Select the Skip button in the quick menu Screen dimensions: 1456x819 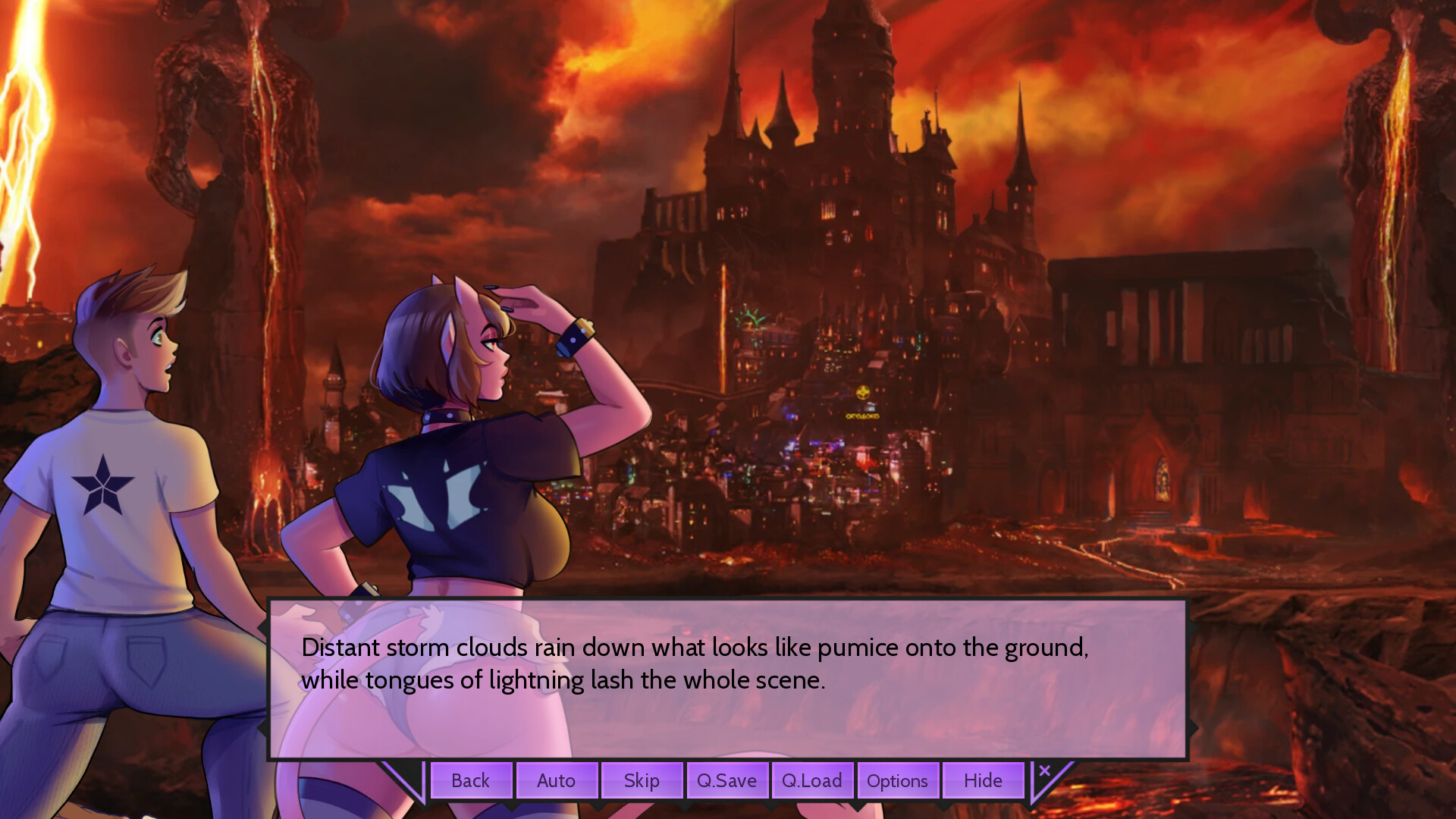642,780
